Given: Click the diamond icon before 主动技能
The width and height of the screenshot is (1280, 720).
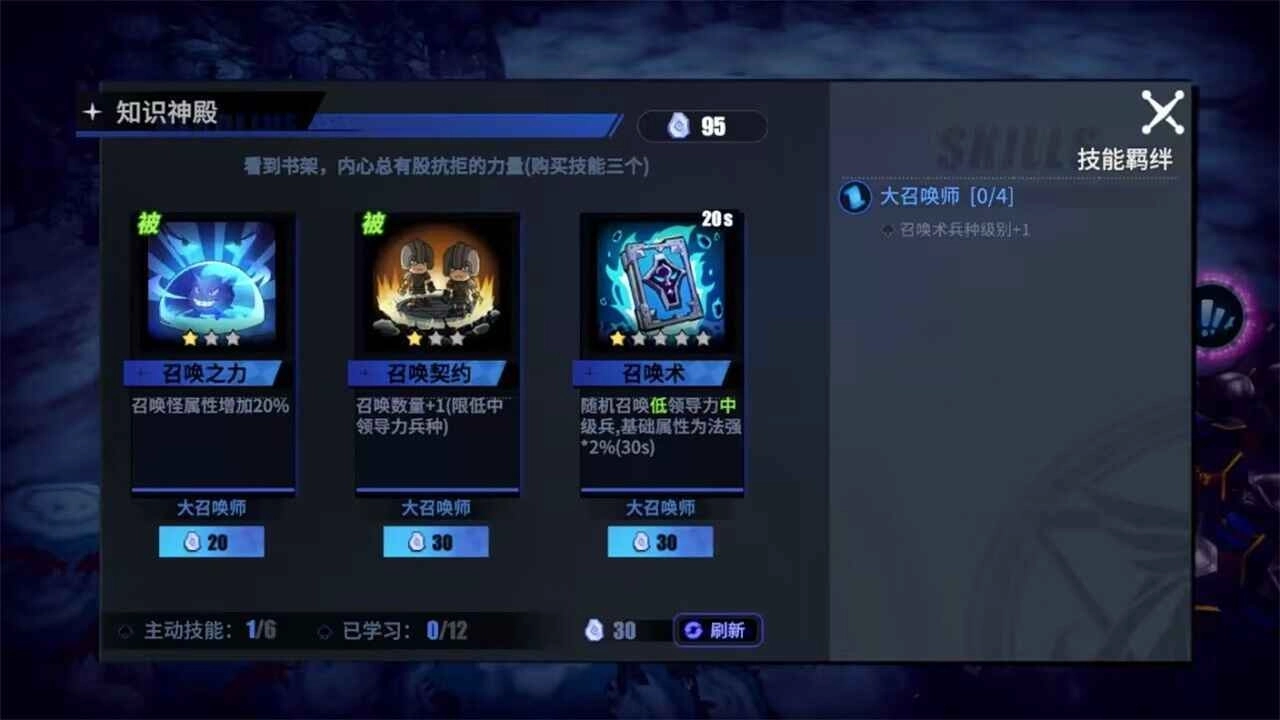Looking at the screenshot, I should point(127,630).
